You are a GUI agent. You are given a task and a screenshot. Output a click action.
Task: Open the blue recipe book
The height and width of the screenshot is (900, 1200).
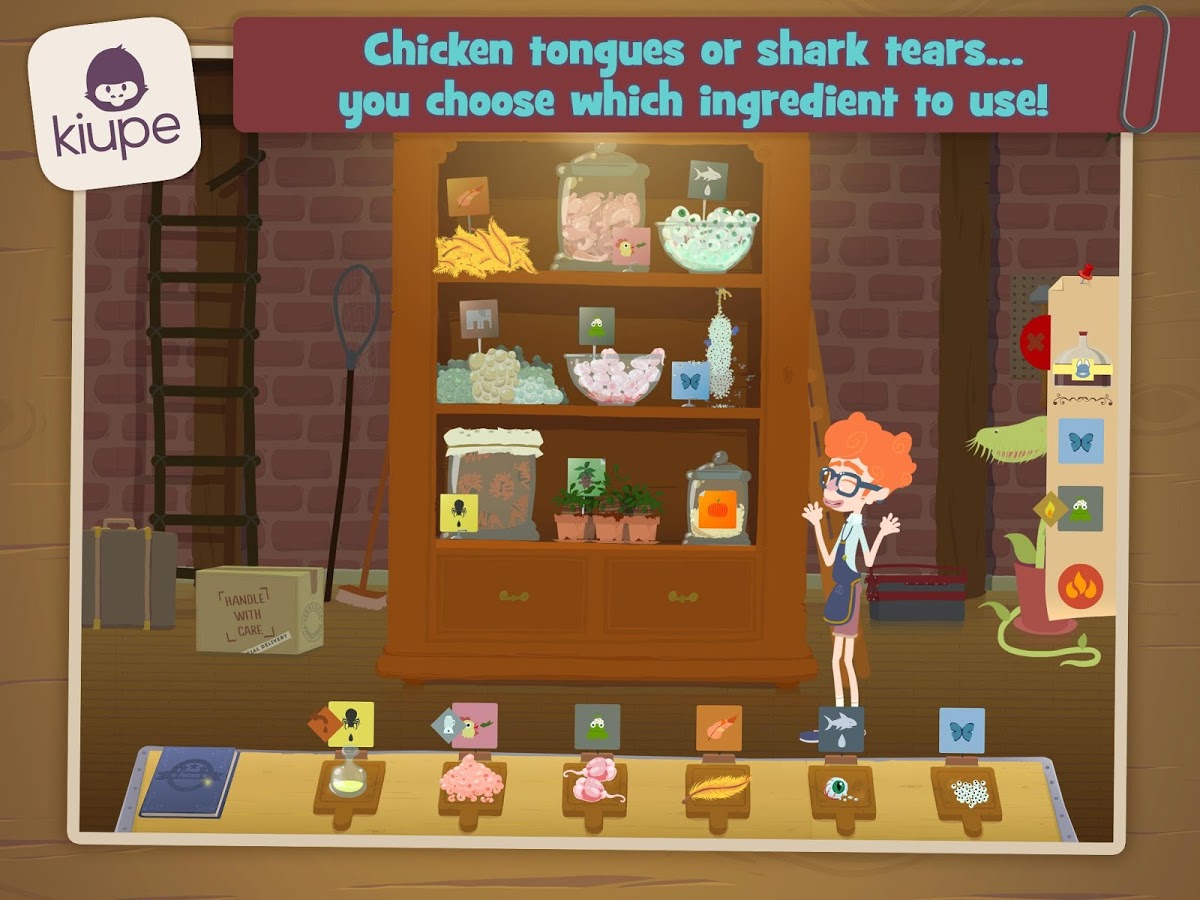[188, 781]
